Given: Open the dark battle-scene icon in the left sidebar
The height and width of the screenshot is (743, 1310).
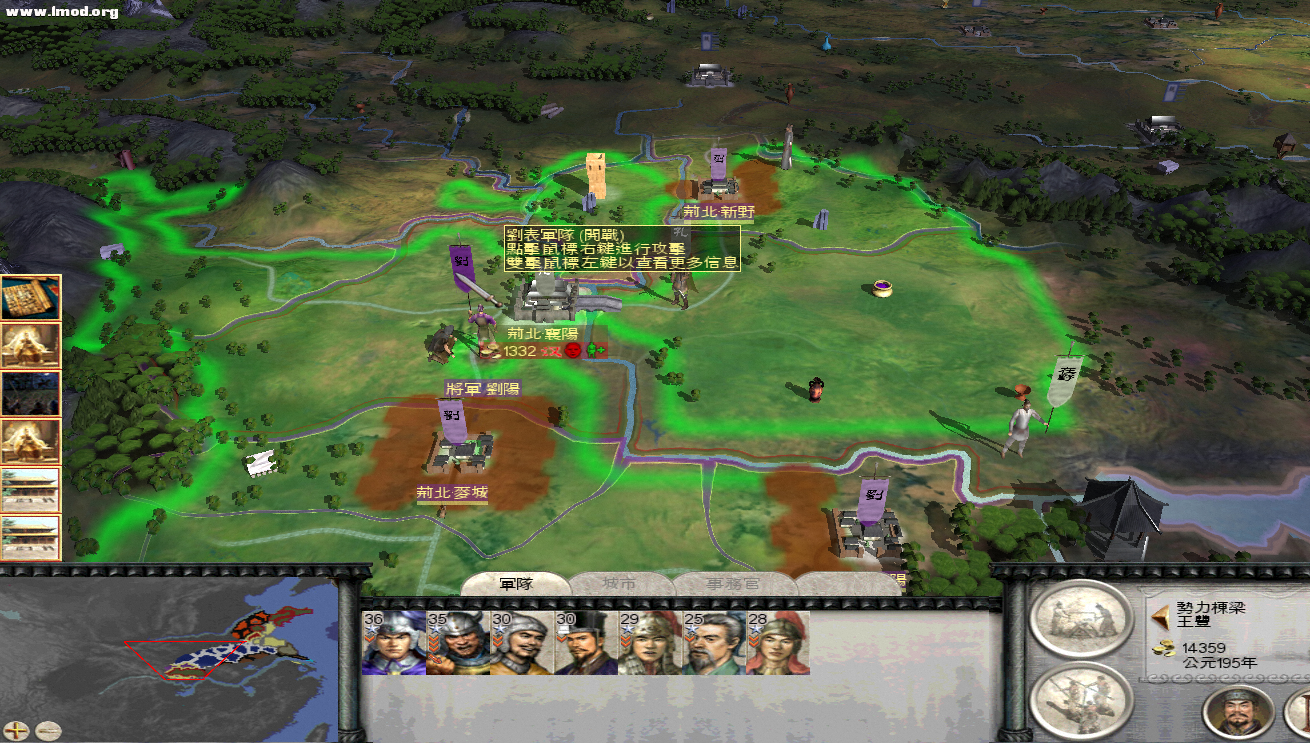Looking at the screenshot, I should [x=32, y=390].
